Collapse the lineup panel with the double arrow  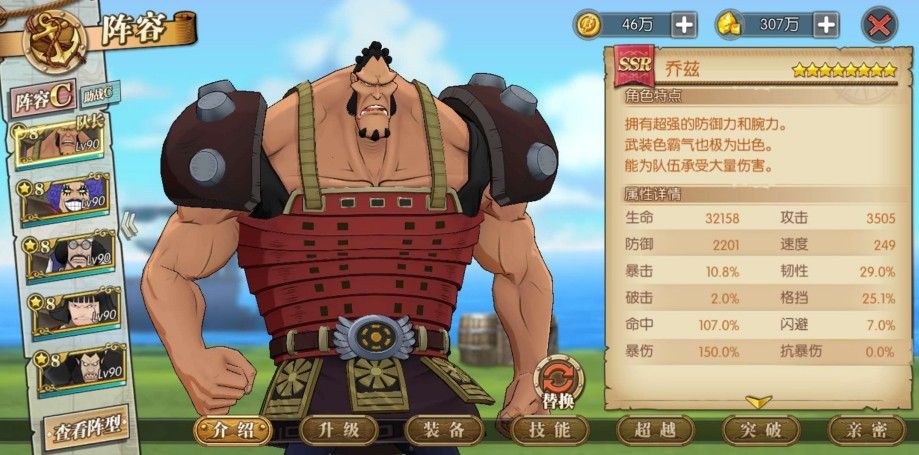click(128, 227)
